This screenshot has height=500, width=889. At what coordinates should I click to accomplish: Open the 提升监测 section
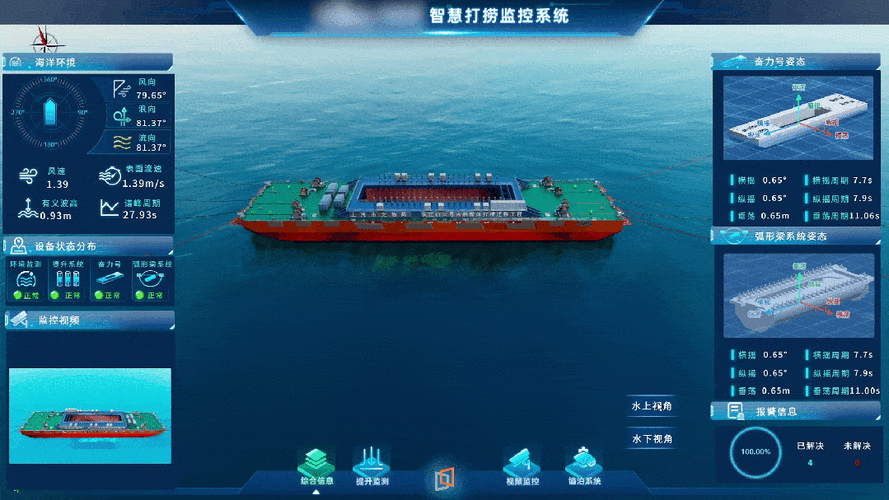pos(371,466)
